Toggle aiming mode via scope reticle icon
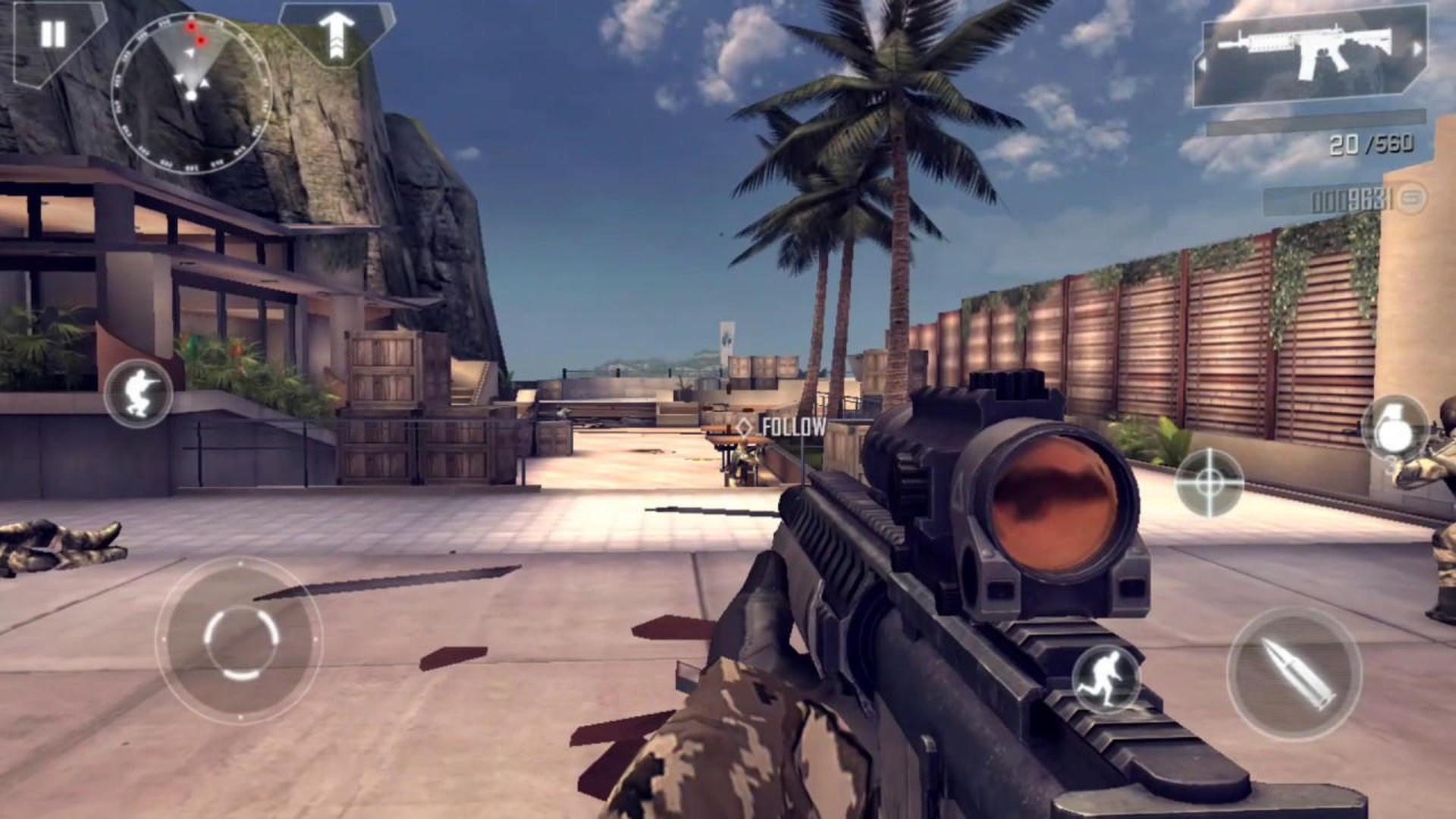This screenshot has height=819, width=1456. point(1209,479)
